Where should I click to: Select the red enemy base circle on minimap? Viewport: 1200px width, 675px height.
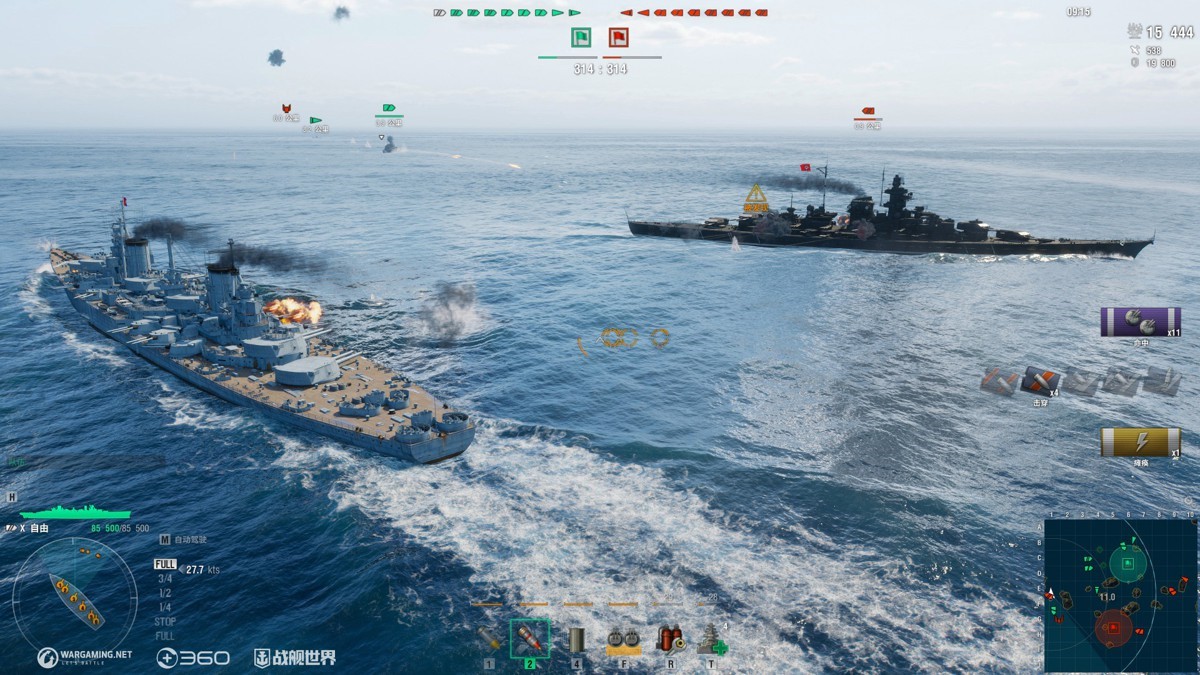[1112, 628]
